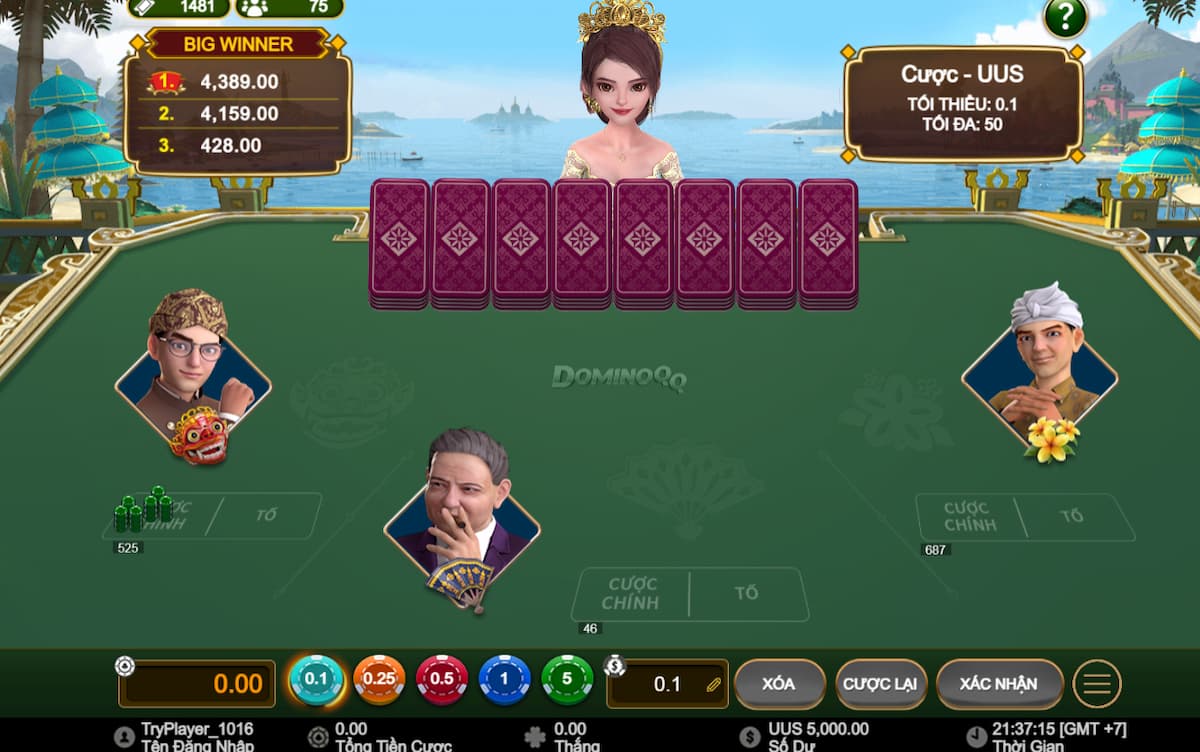Image resolution: width=1200 pixels, height=752 pixels.
Task: Select the blue 1 chip
Action: pos(505,680)
